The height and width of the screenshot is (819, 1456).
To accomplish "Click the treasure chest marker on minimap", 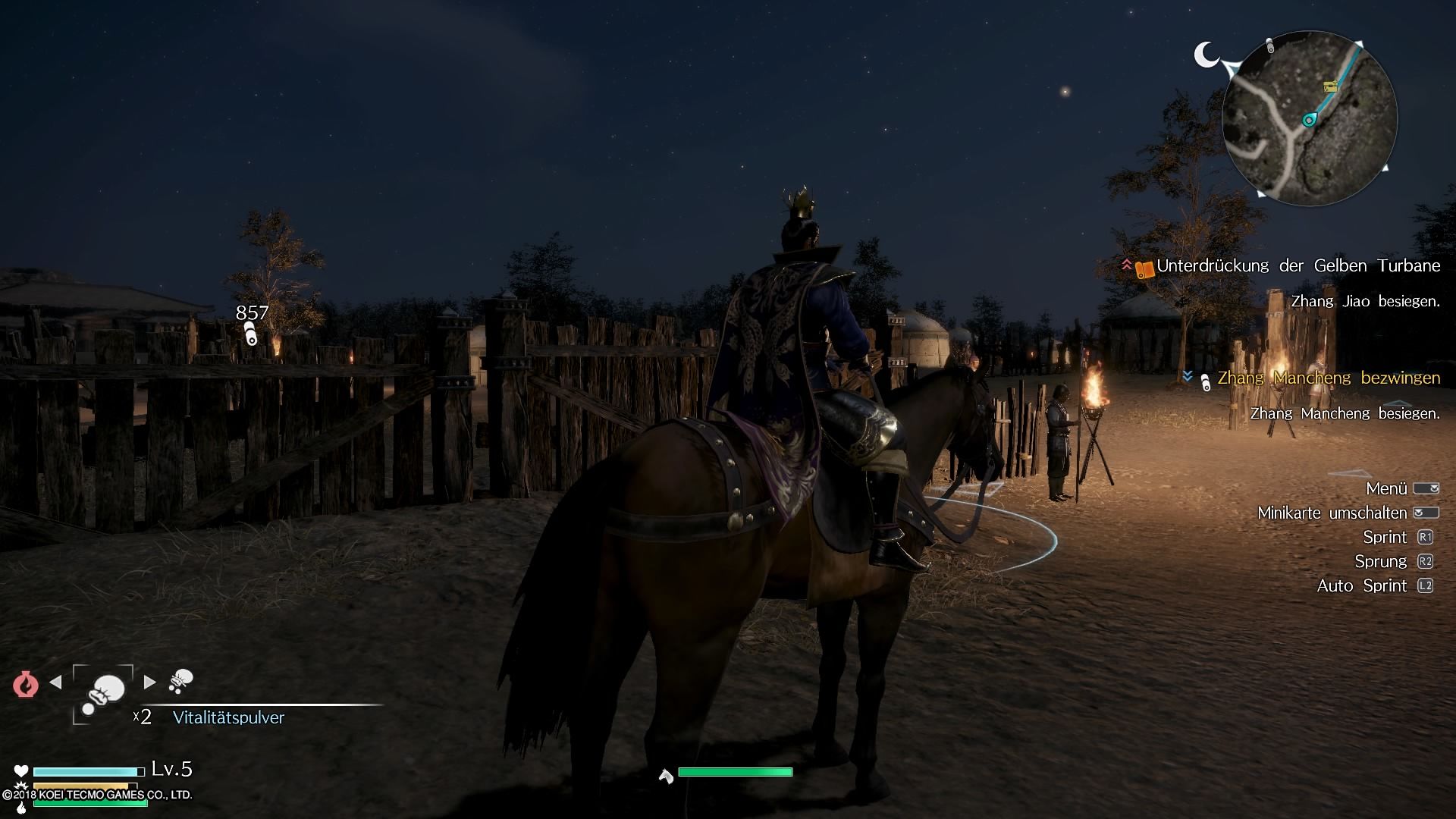I will tap(1330, 86).
